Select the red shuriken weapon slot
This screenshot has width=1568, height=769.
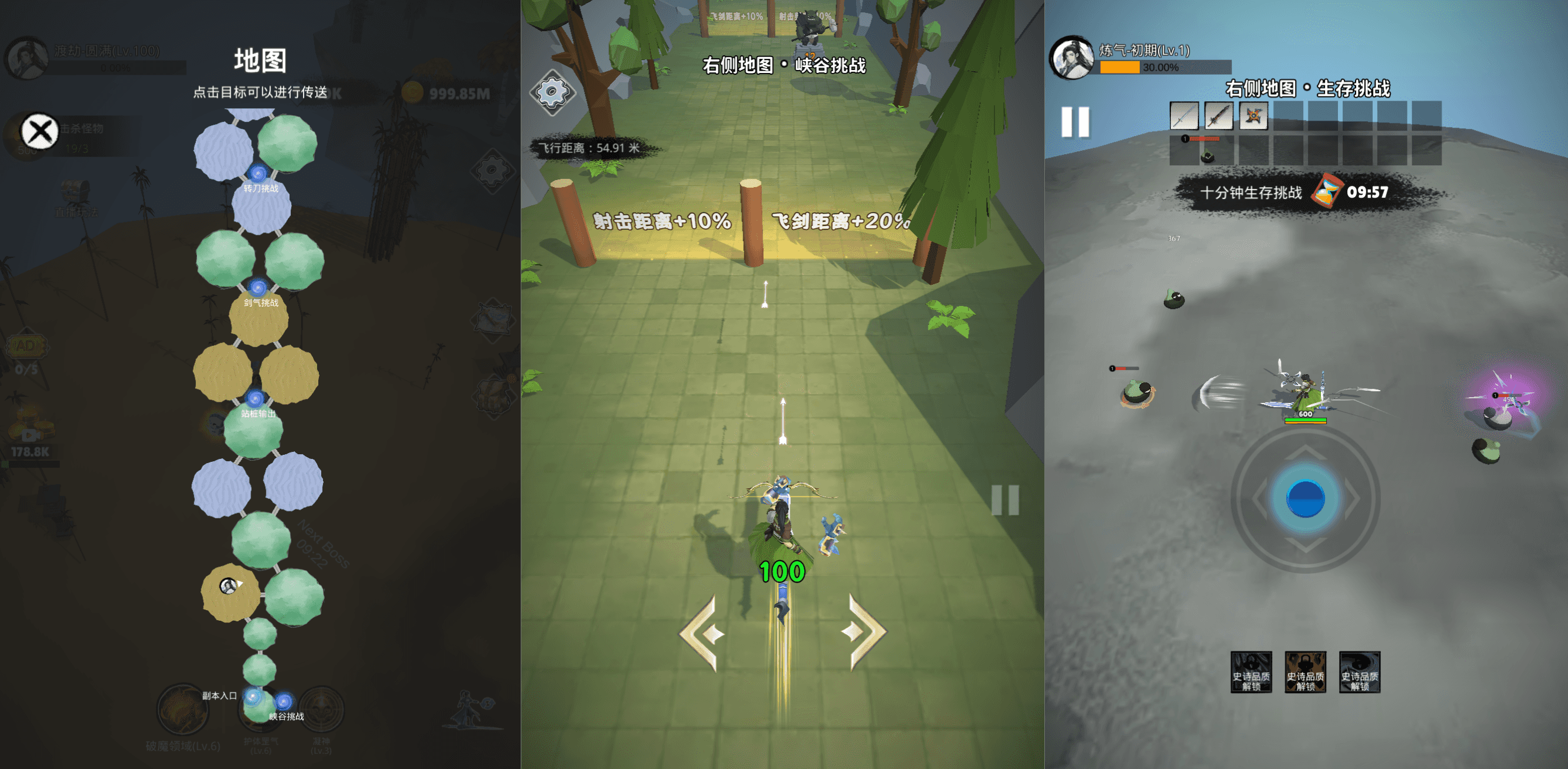click(1253, 116)
